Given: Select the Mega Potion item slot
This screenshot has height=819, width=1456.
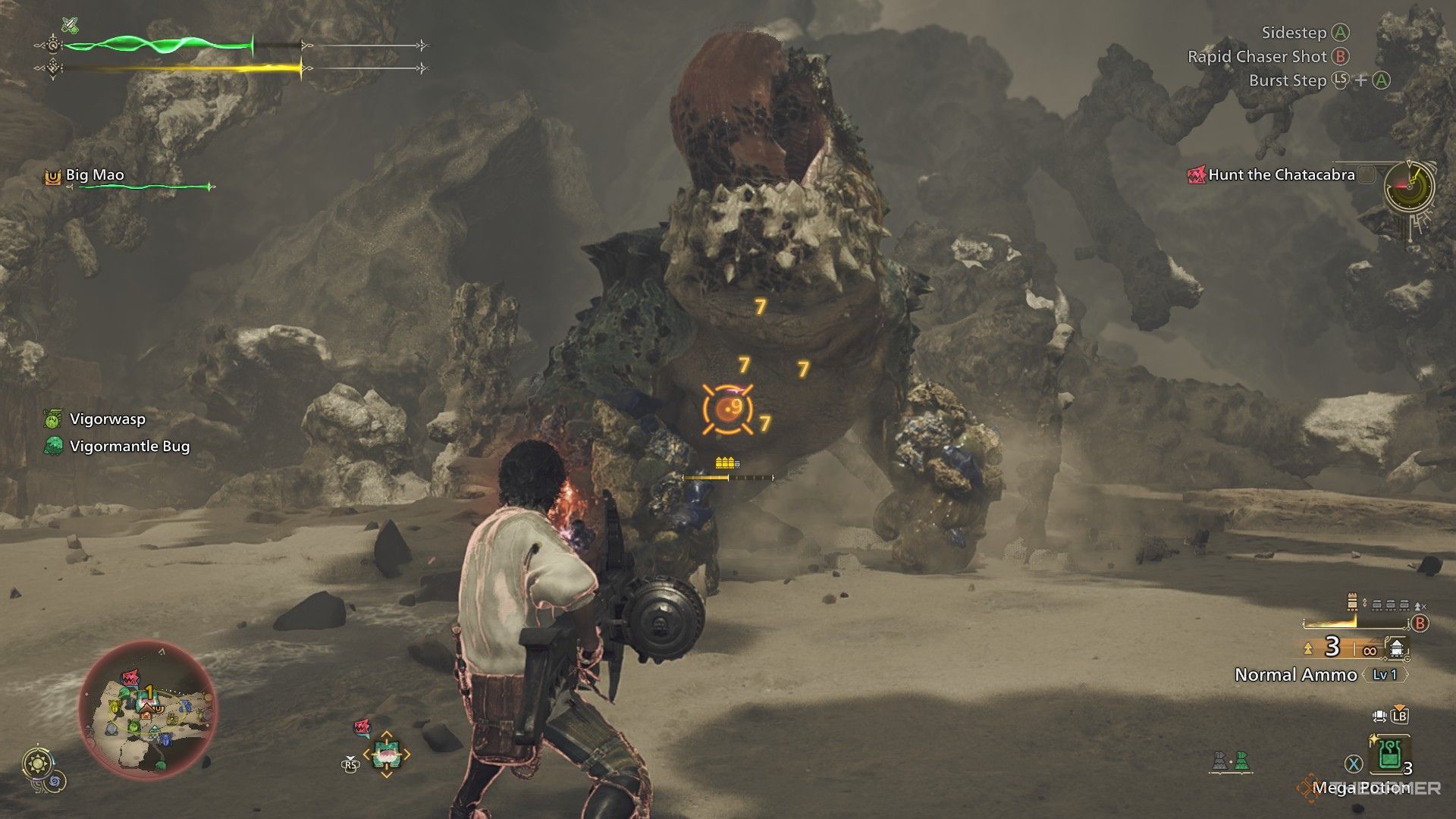Looking at the screenshot, I should tap(1389, 754).
